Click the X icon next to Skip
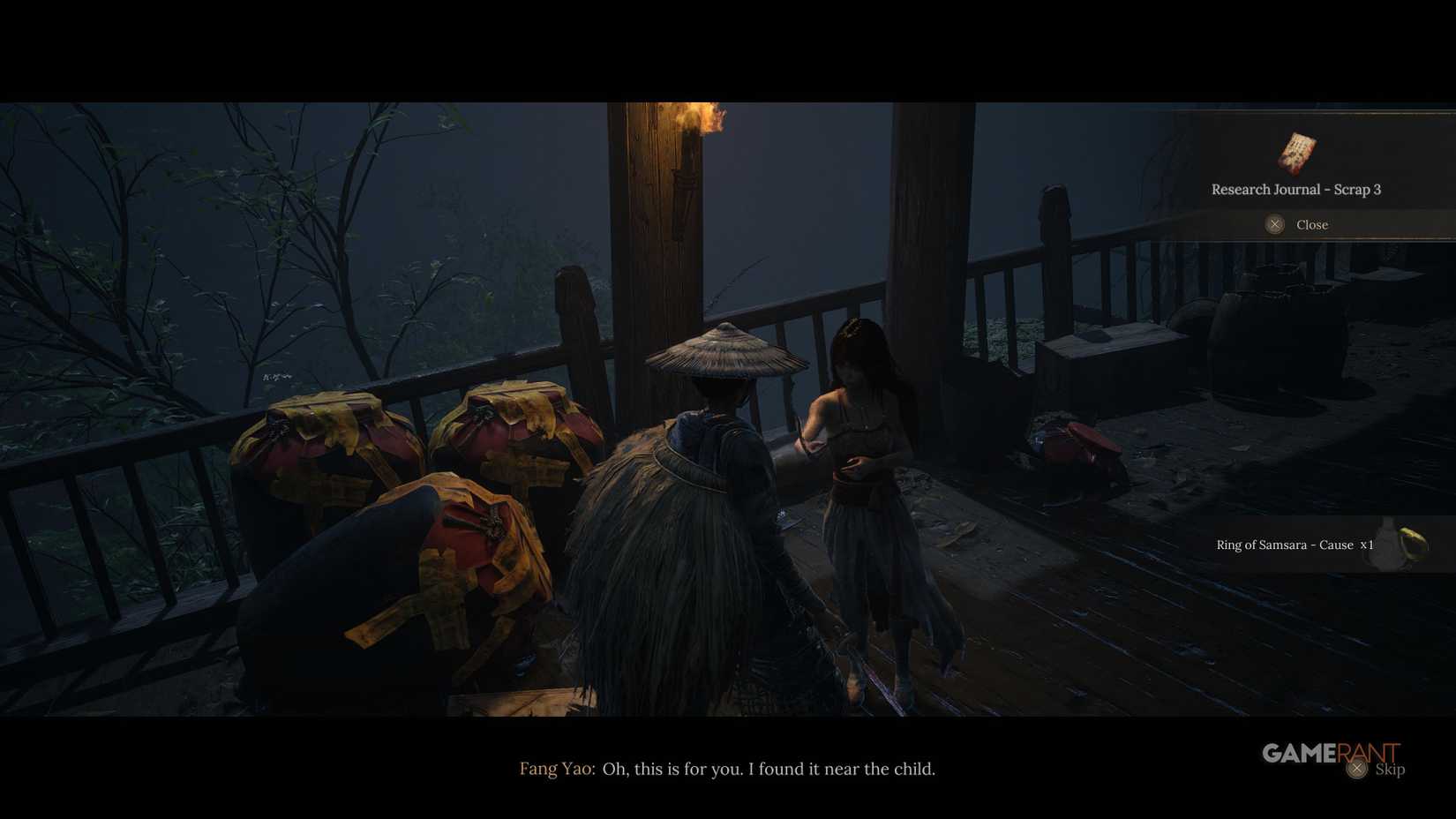This screenshot has height=819, width=1456. [1356, 769]
